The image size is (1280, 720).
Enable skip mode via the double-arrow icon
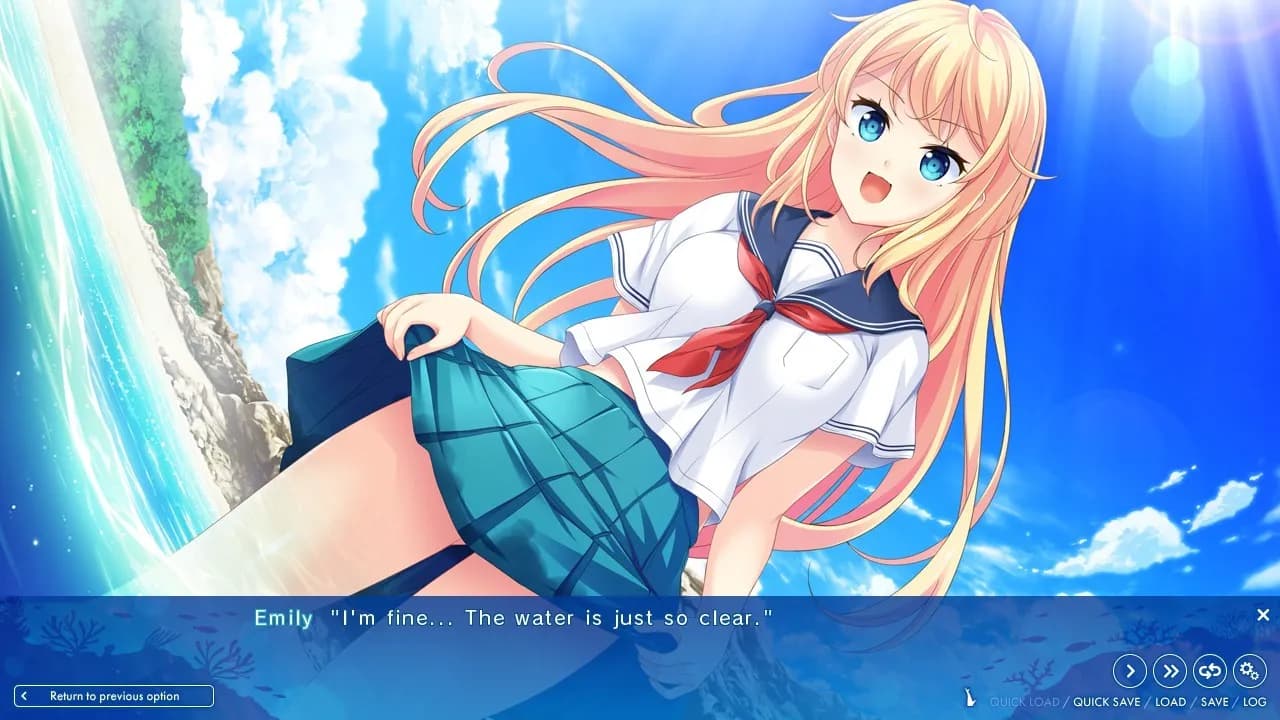point(1170,670)
